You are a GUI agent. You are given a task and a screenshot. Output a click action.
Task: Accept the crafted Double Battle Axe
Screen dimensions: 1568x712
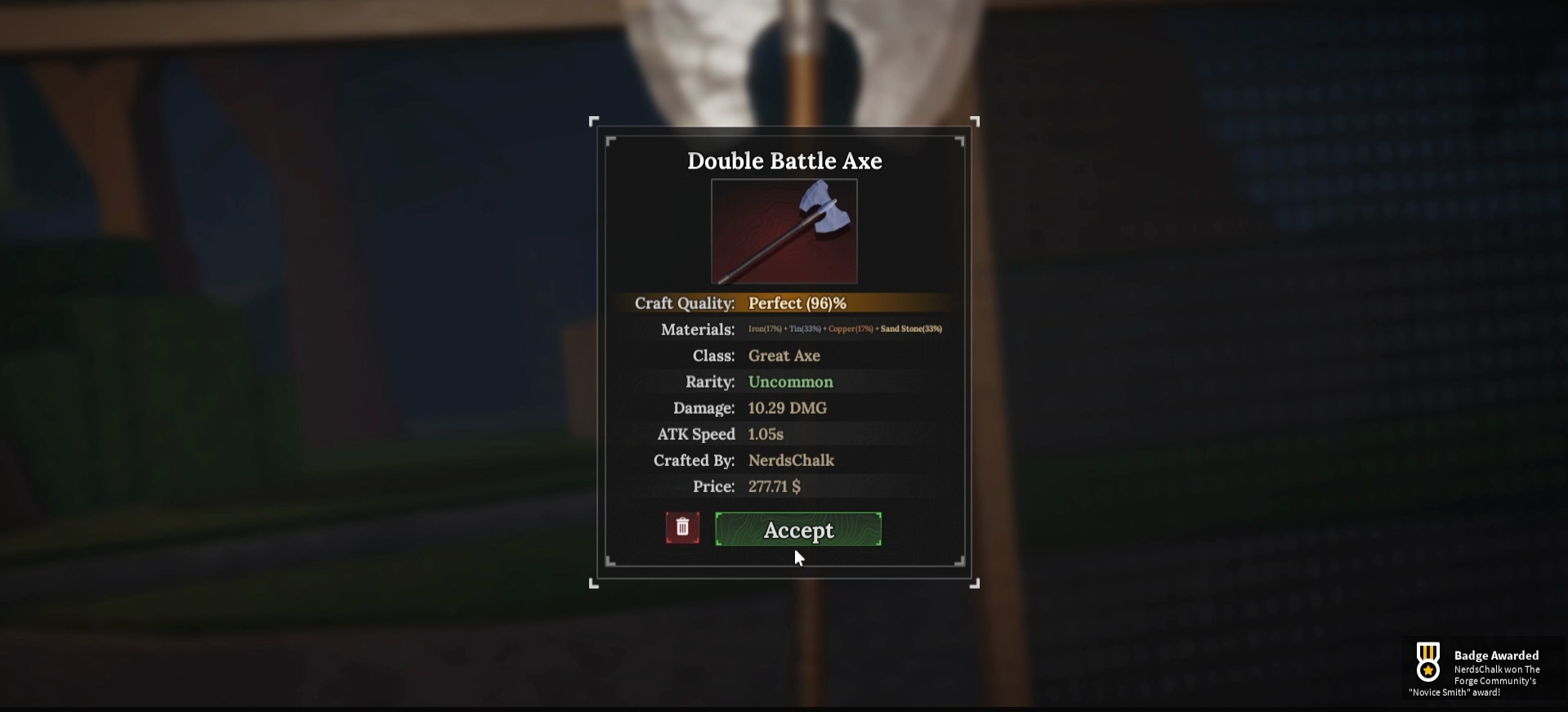point(798,530)
